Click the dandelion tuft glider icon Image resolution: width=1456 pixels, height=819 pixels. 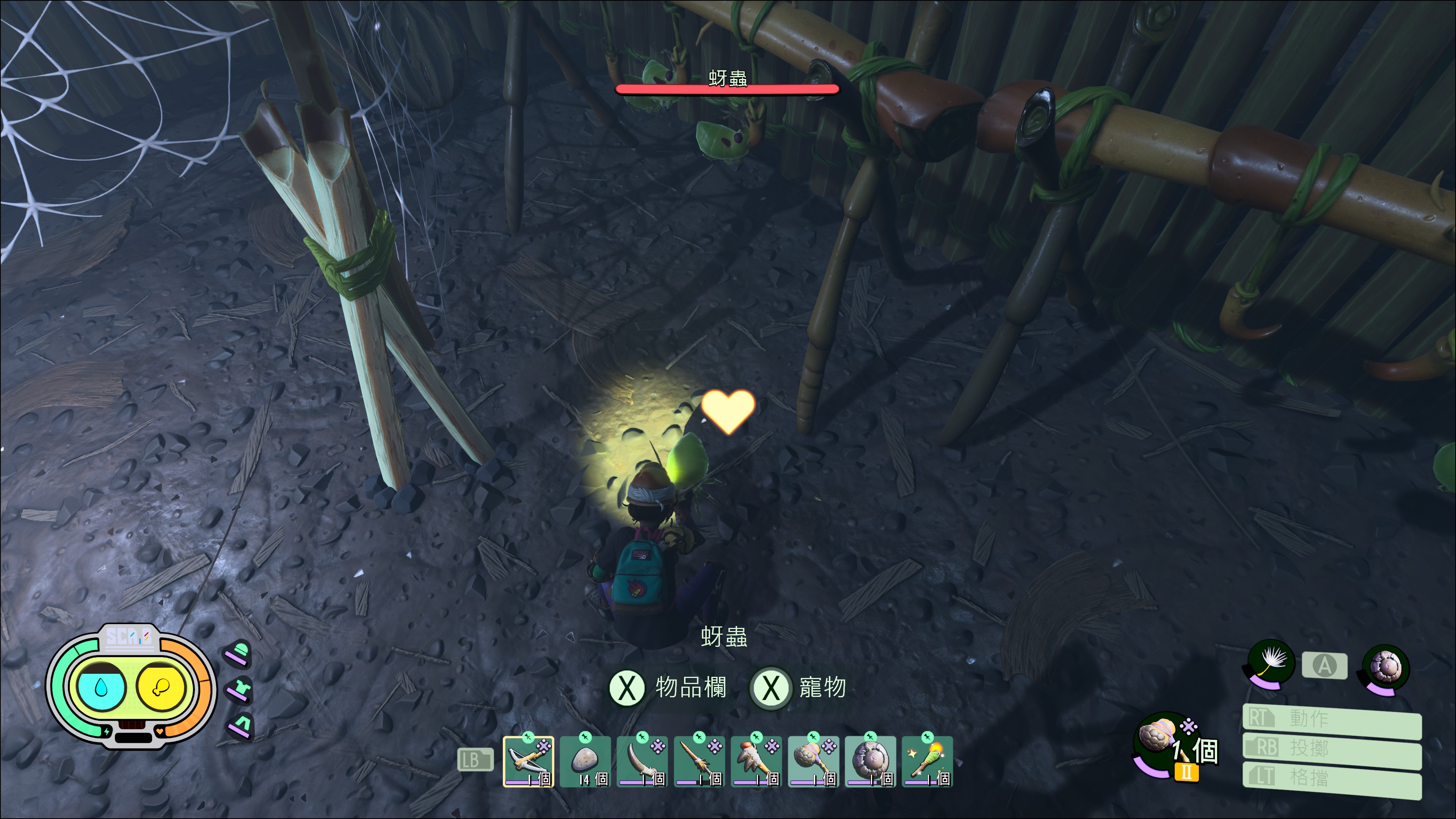[1271, 662]
